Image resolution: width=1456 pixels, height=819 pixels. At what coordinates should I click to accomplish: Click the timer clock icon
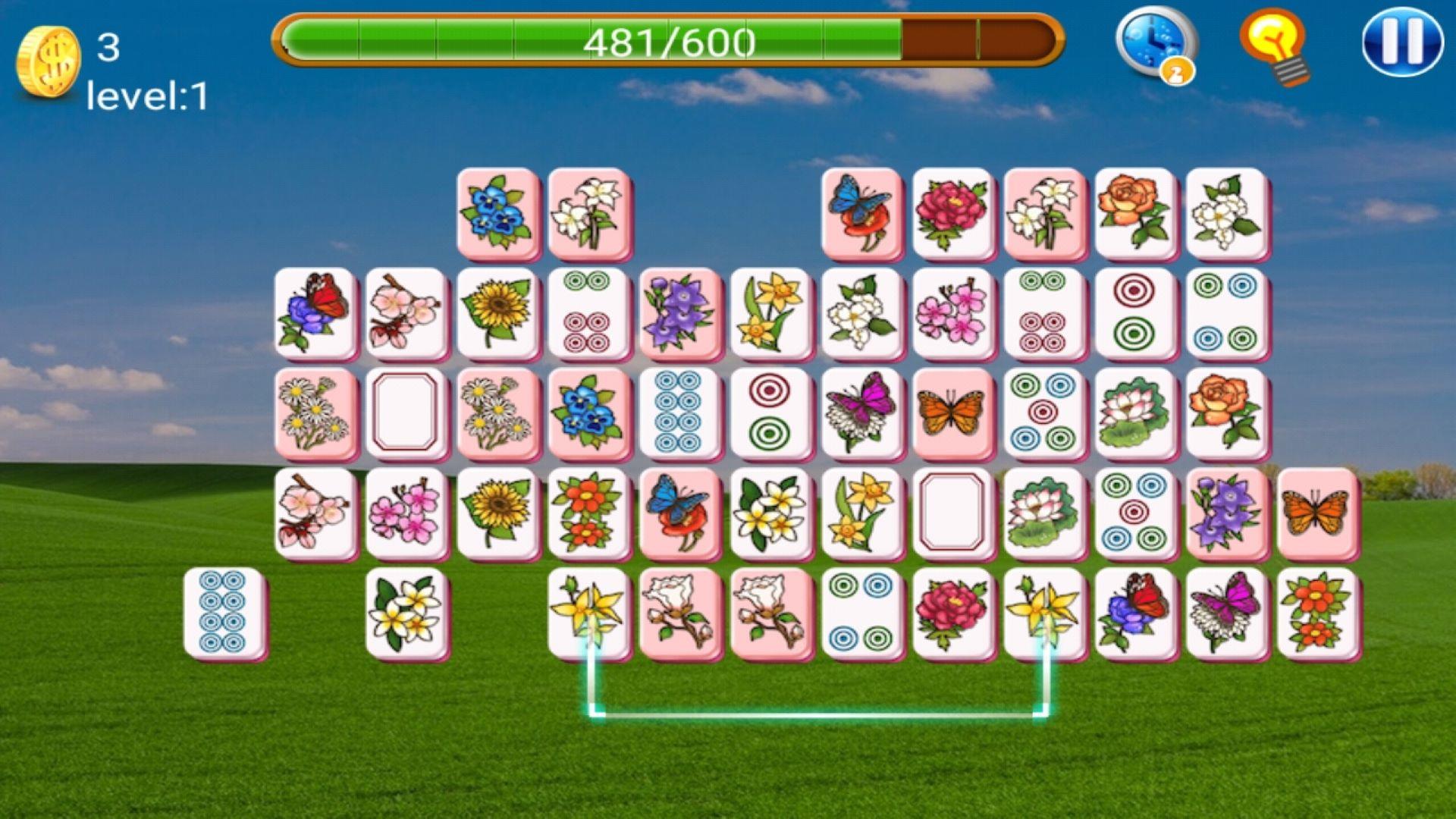pos(1159,44)
